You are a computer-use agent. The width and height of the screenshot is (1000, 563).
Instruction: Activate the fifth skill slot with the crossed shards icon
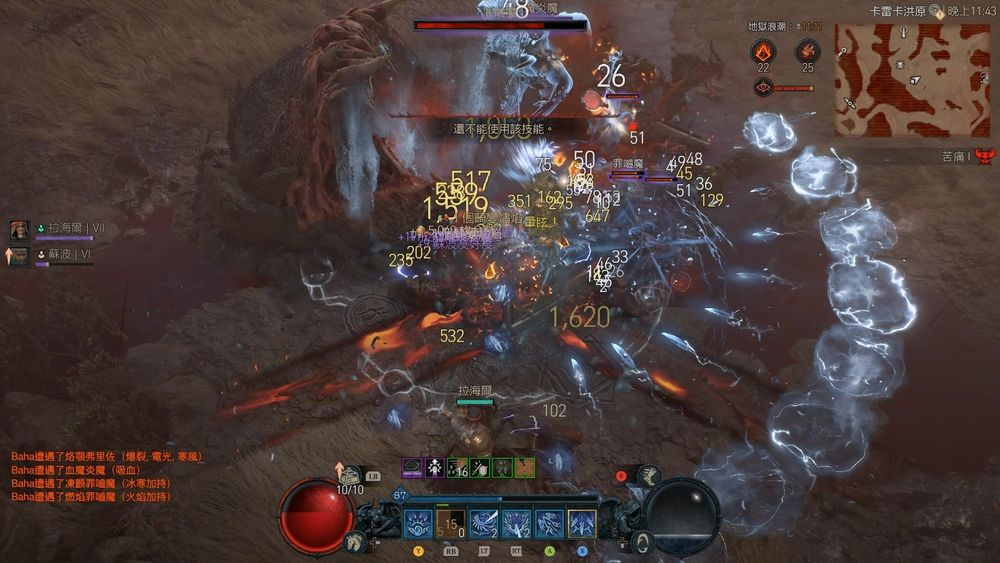pos(549,523)
